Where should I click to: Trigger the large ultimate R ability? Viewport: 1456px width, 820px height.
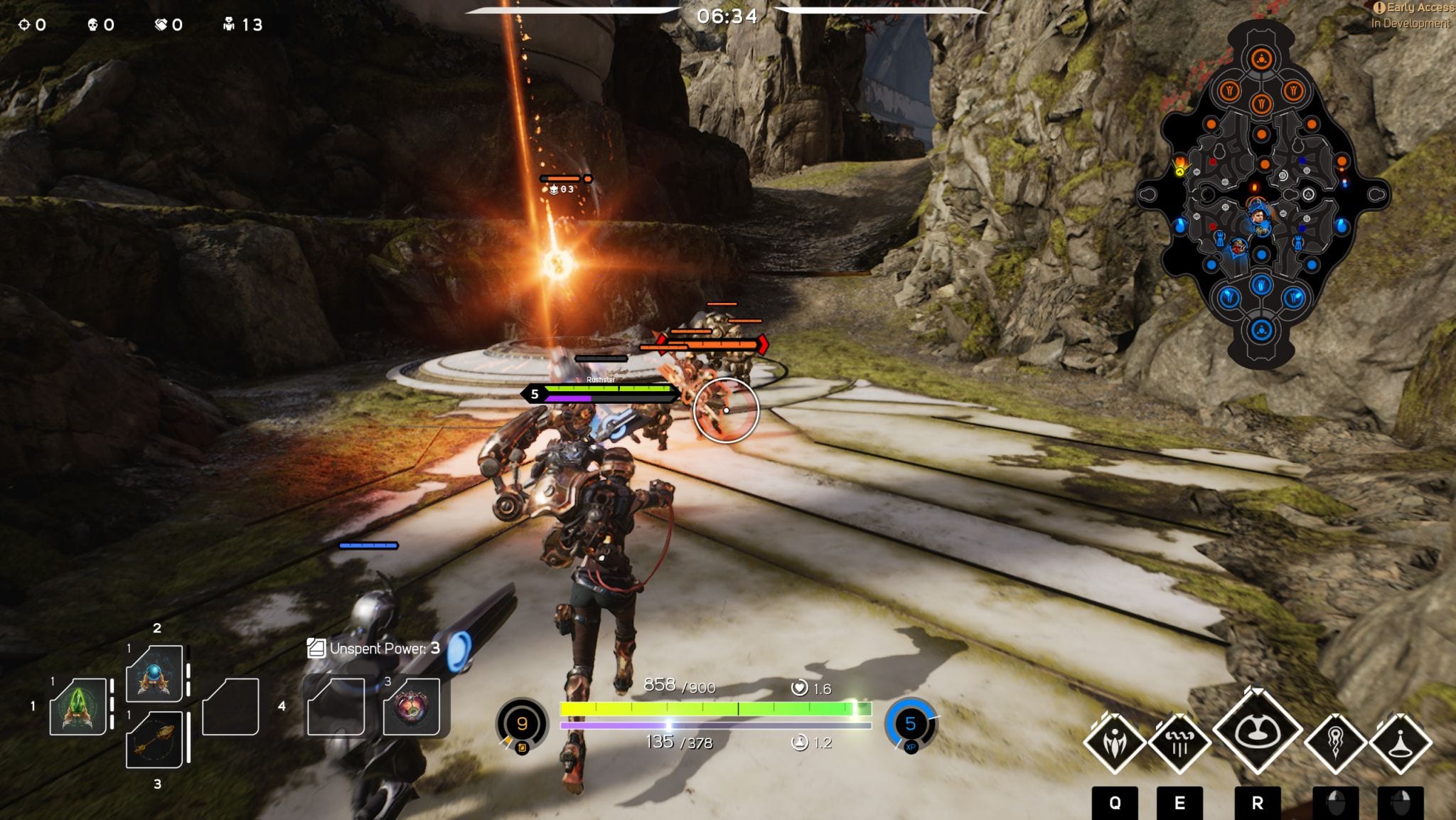1257,731
